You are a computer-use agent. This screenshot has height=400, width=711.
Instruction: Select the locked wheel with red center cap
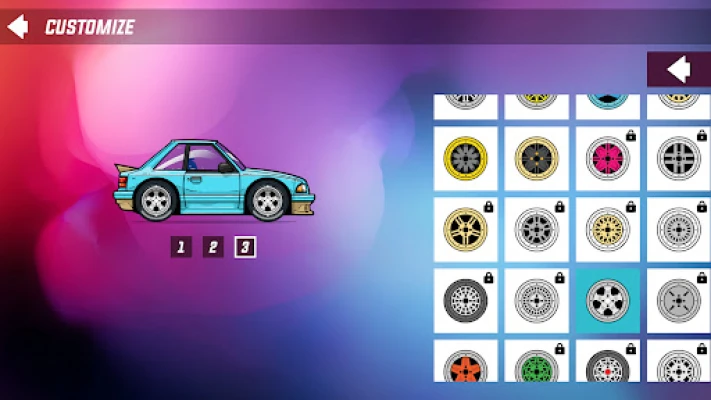point(608,363)
